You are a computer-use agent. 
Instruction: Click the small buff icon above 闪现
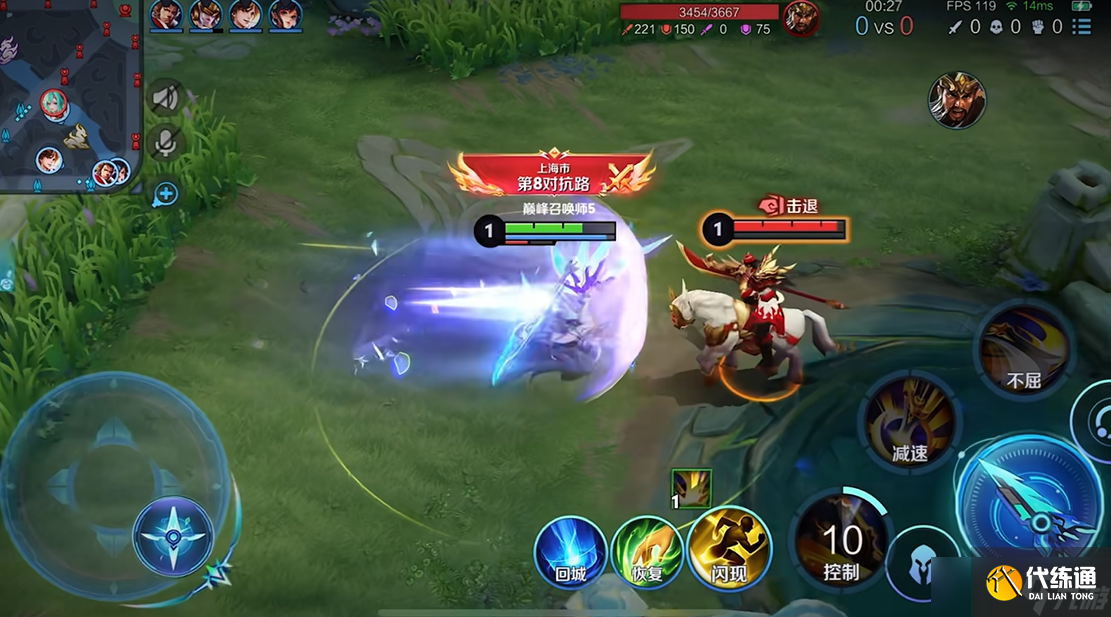coord(691,489)
